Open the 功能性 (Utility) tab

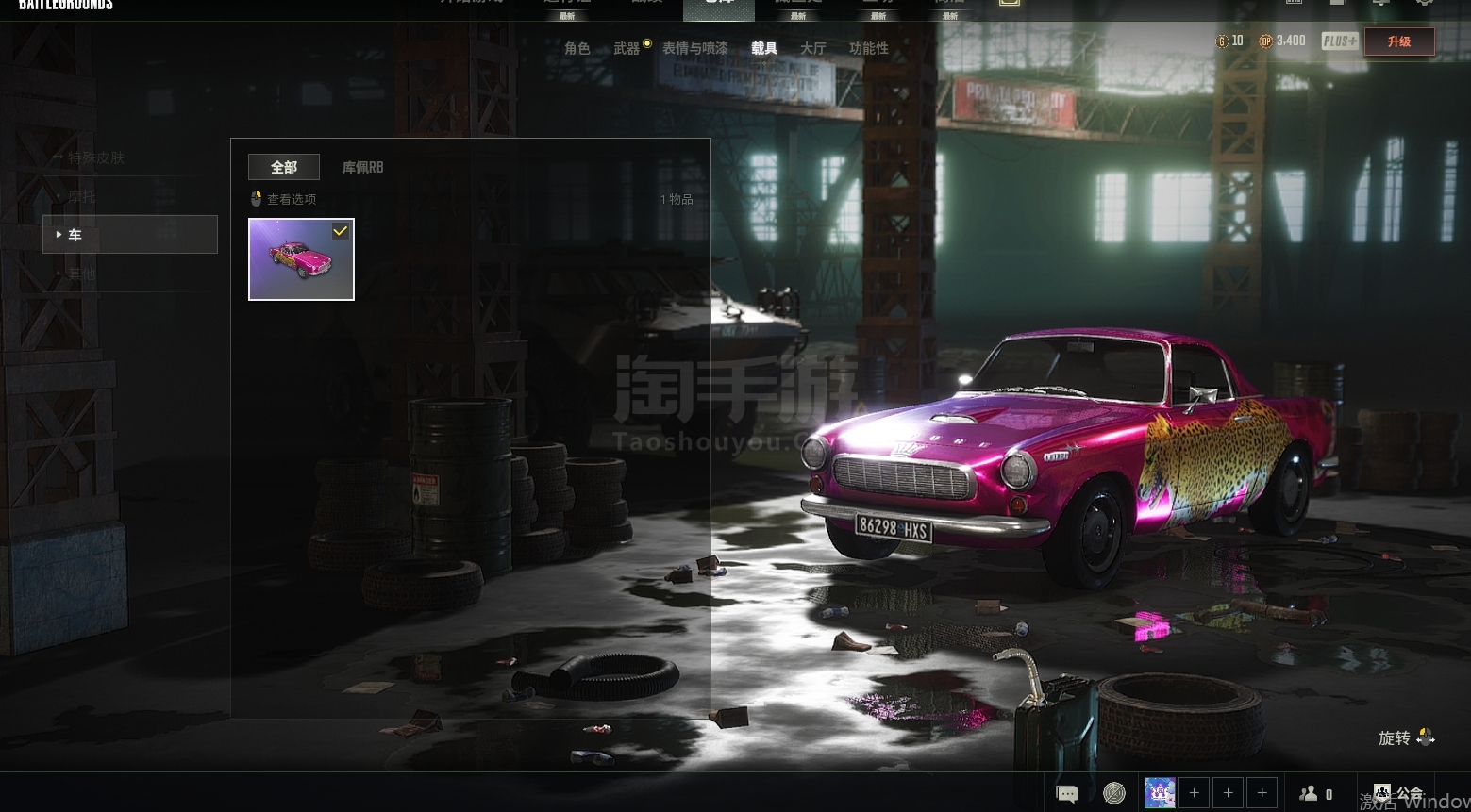[x=868, y=48]
